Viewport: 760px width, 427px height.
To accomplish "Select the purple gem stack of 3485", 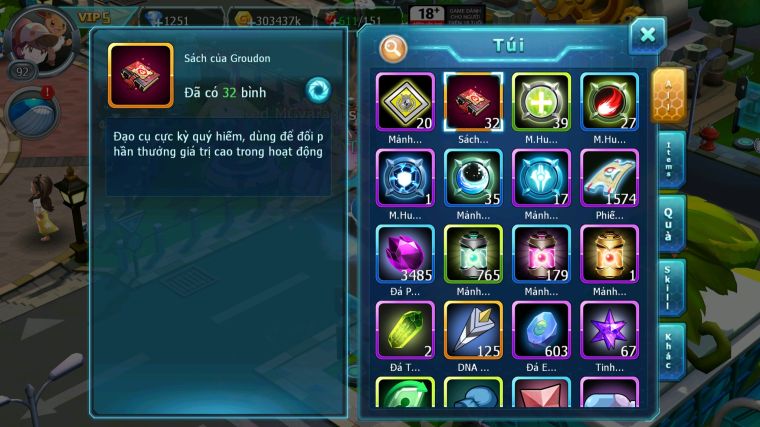I will (x=405, y=254).
